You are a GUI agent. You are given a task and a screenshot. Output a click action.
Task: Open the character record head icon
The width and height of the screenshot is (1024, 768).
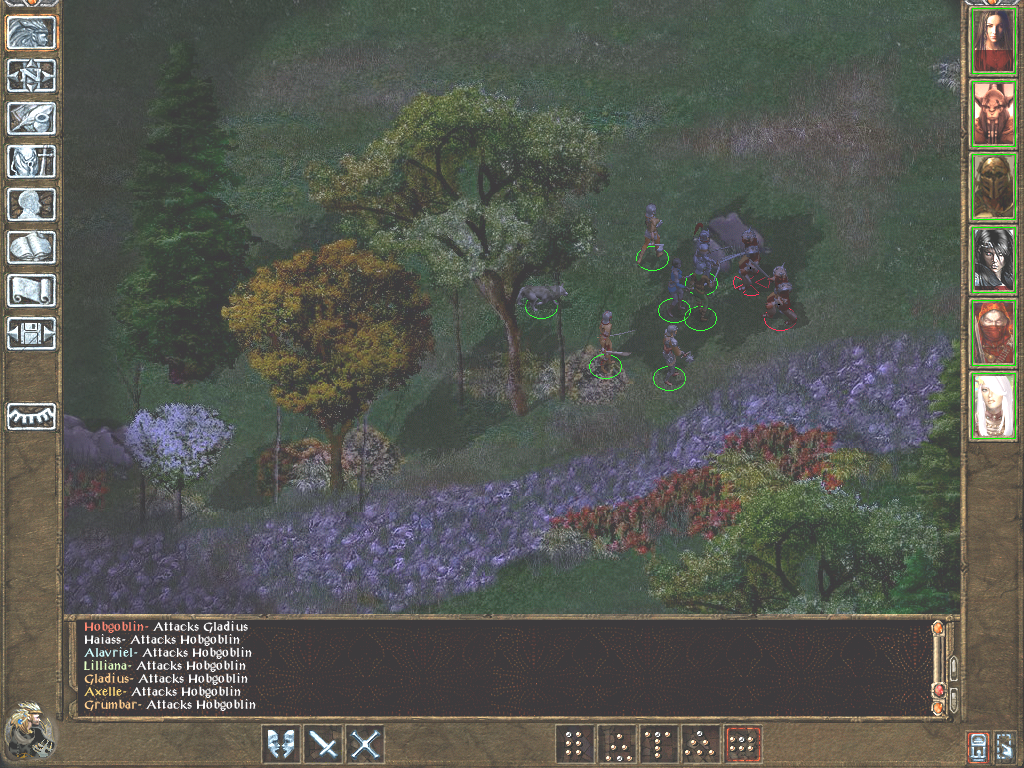tap(31, 204)
